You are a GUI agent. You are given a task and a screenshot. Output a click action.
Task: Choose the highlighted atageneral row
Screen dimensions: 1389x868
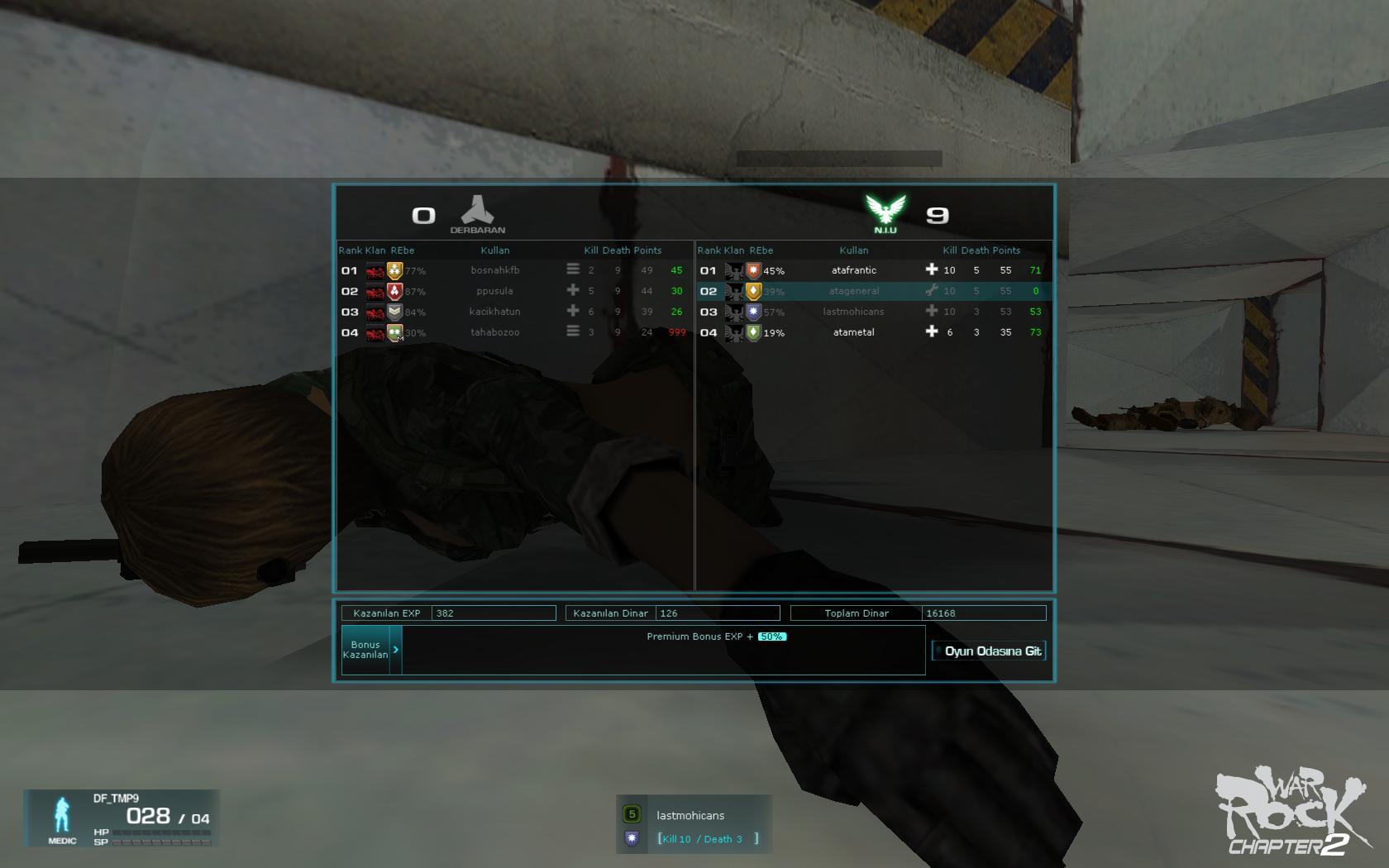tap(854, 291)
